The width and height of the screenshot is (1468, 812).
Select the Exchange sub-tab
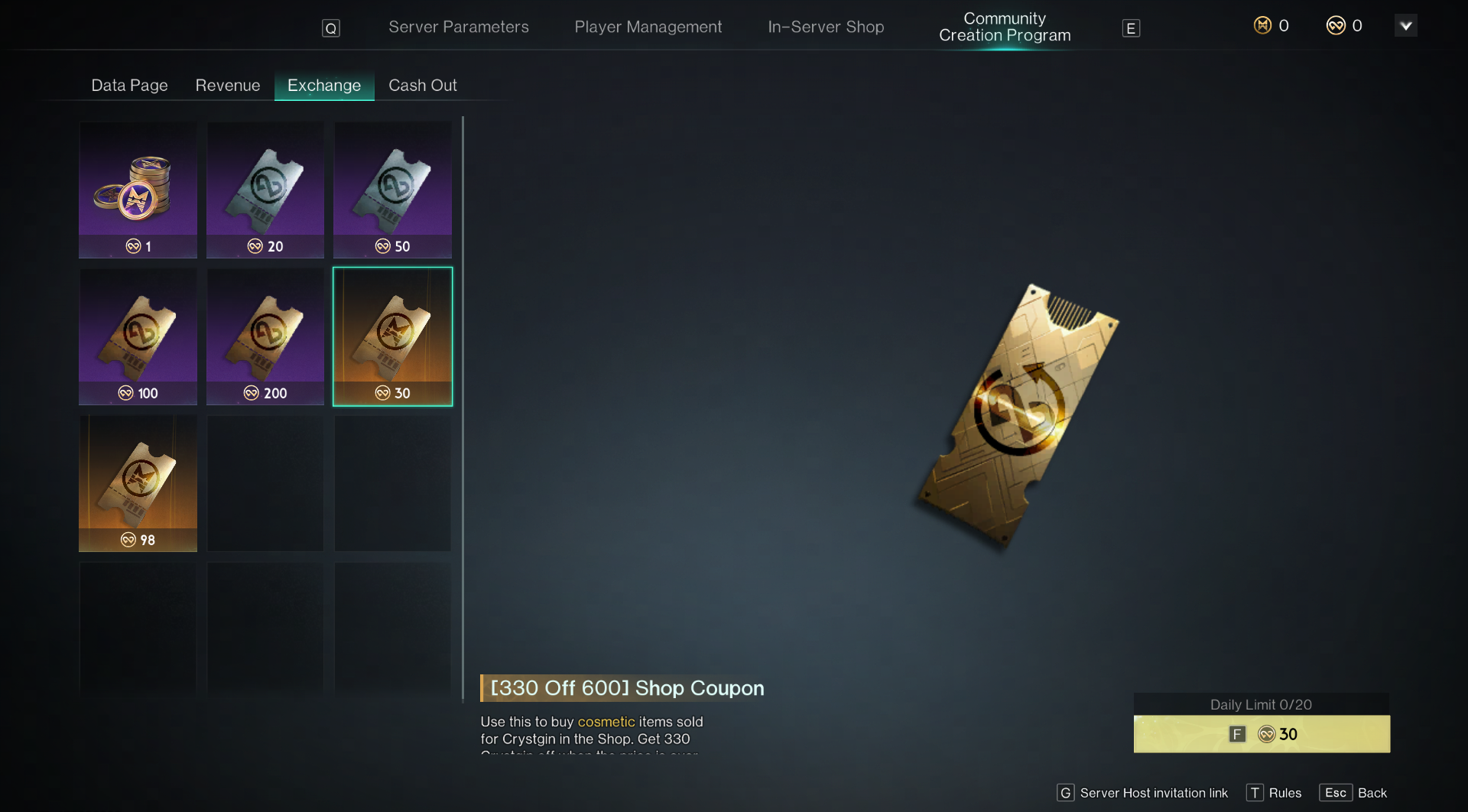(323, 86)
